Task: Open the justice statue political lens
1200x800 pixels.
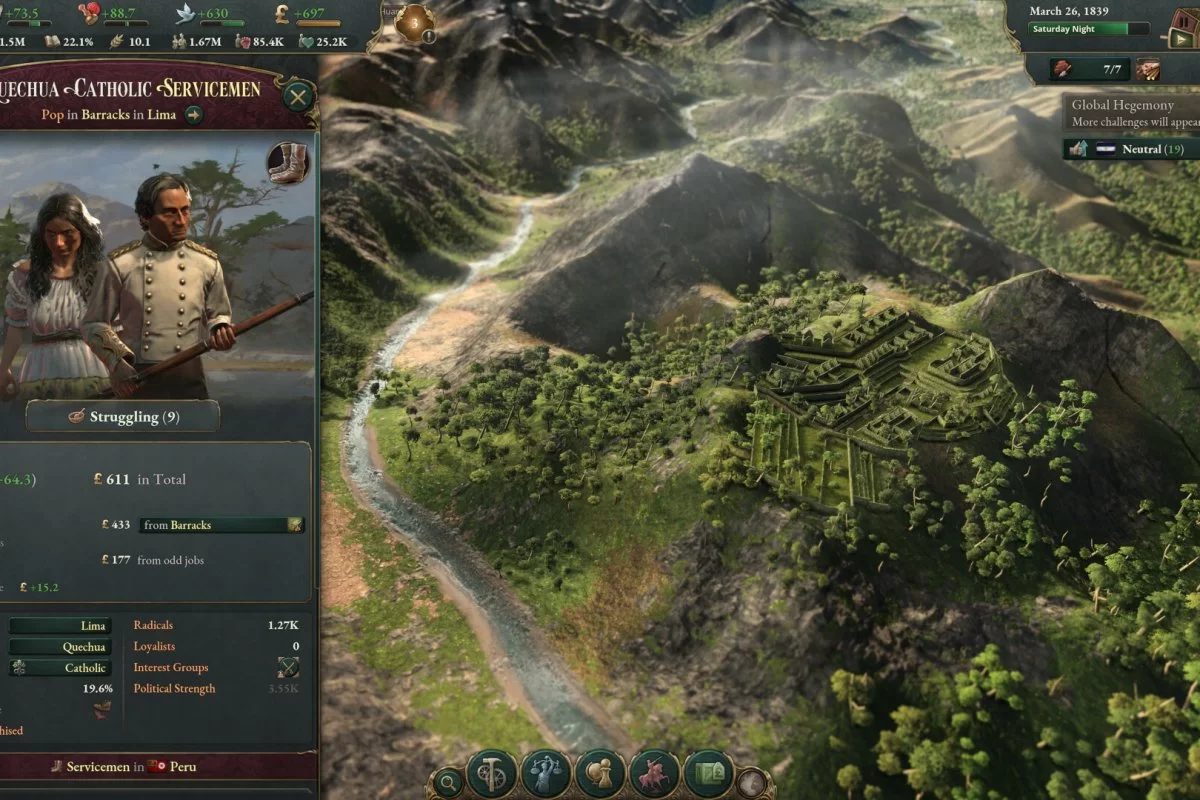Action: tap(546, 774)
